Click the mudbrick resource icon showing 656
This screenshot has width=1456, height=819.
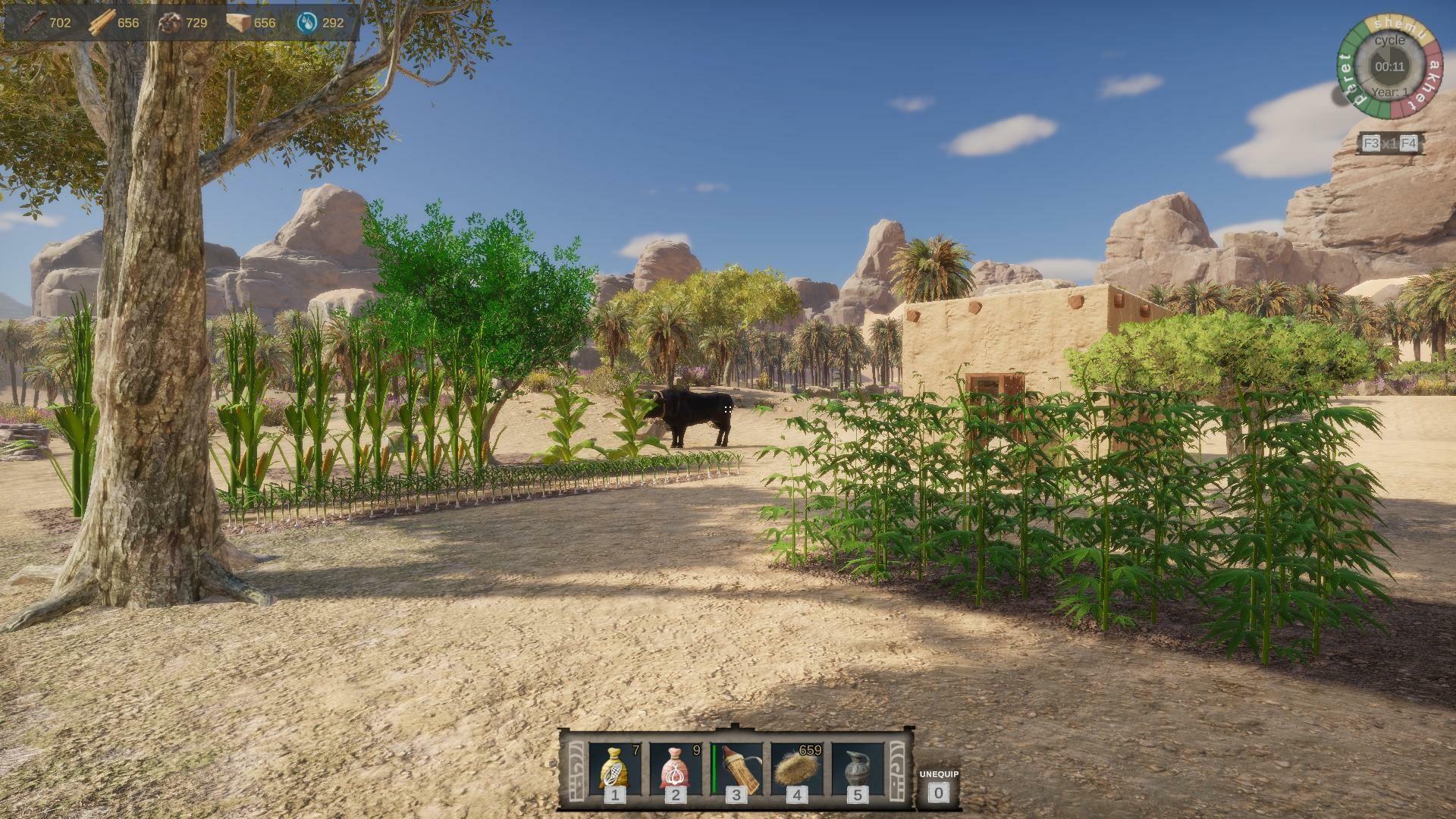click(237, 22)
